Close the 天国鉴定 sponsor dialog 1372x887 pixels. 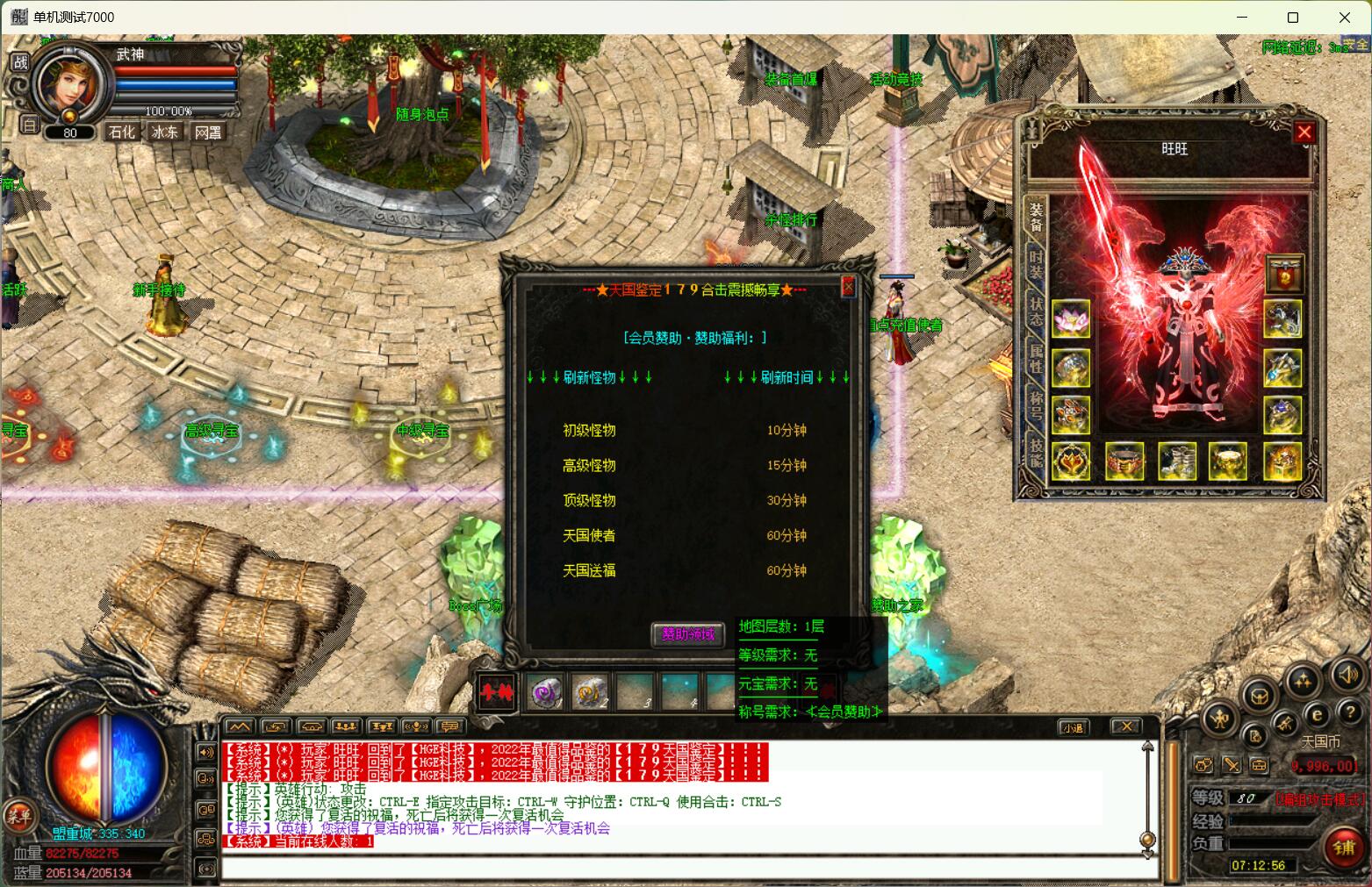848,286
